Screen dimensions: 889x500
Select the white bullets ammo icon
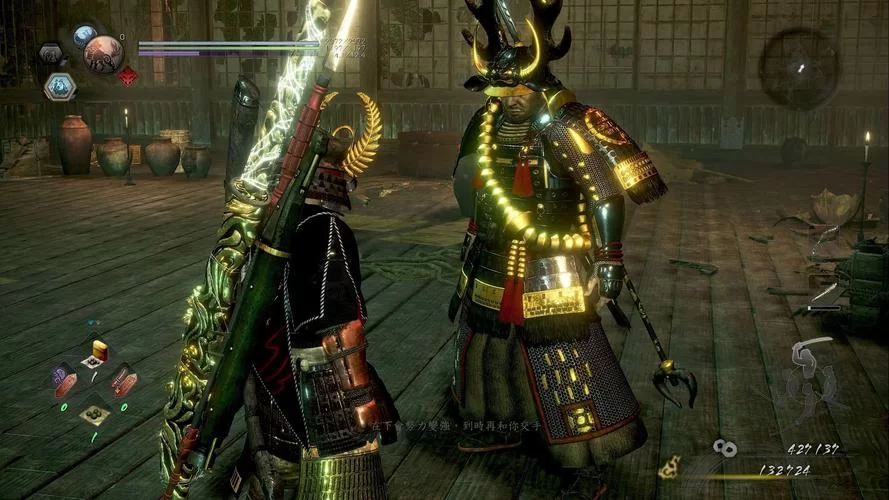click(x=726, y=449)
